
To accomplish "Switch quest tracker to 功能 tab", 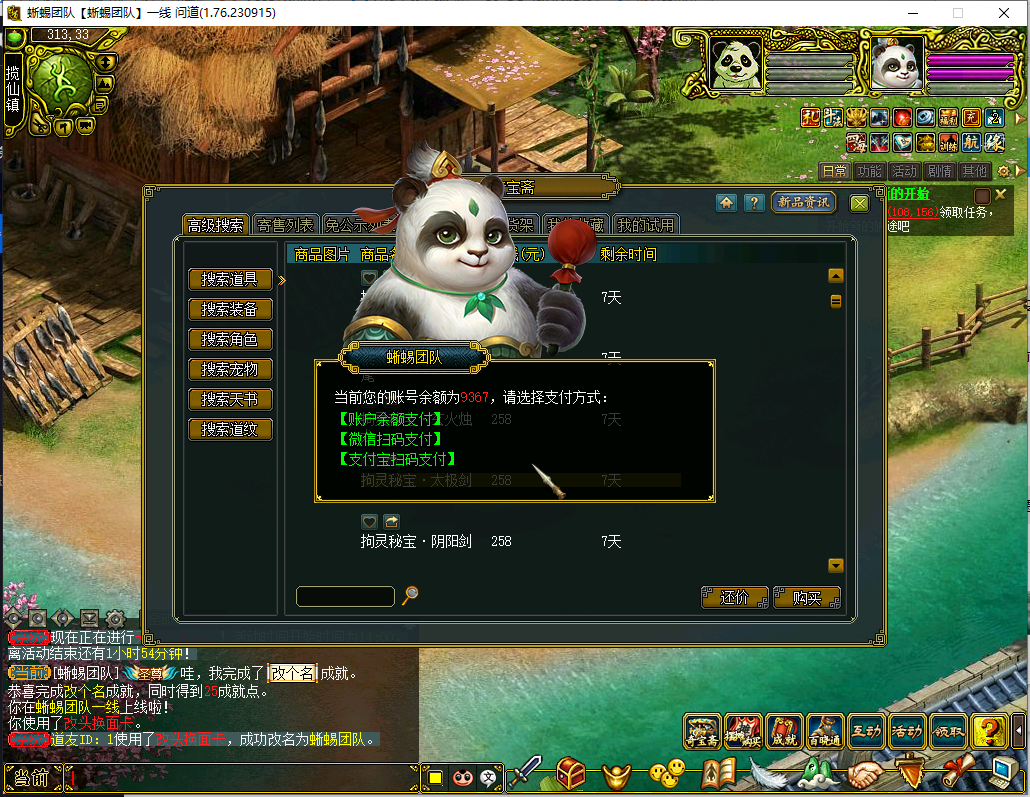I will coord(870,171).
